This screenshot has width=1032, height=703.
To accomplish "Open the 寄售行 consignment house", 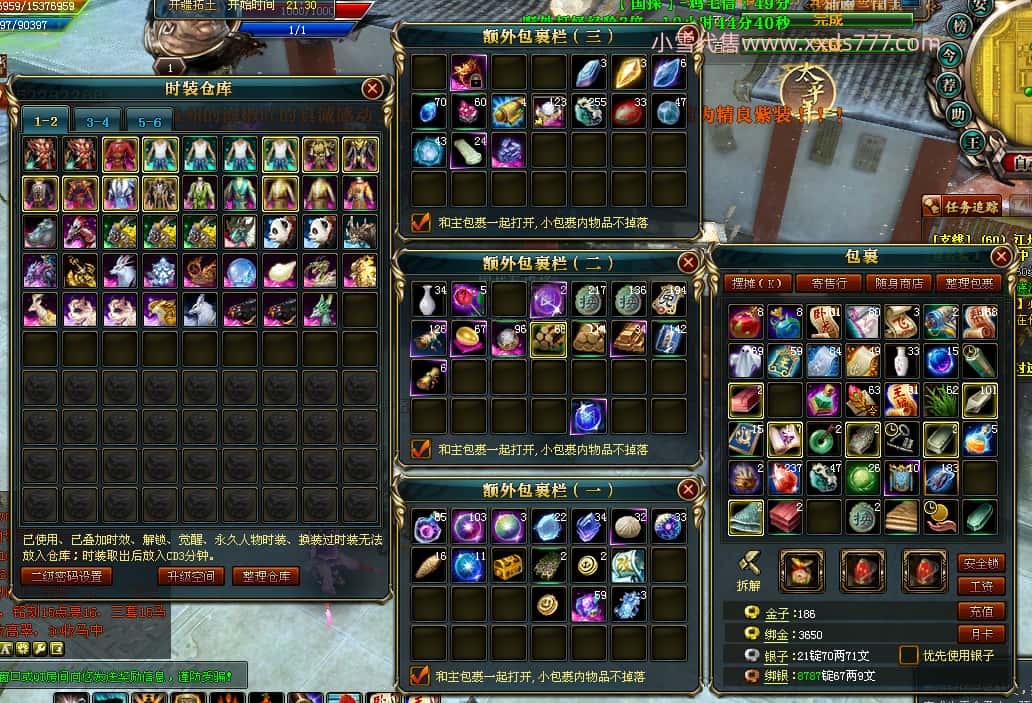I will click(828, 283).
